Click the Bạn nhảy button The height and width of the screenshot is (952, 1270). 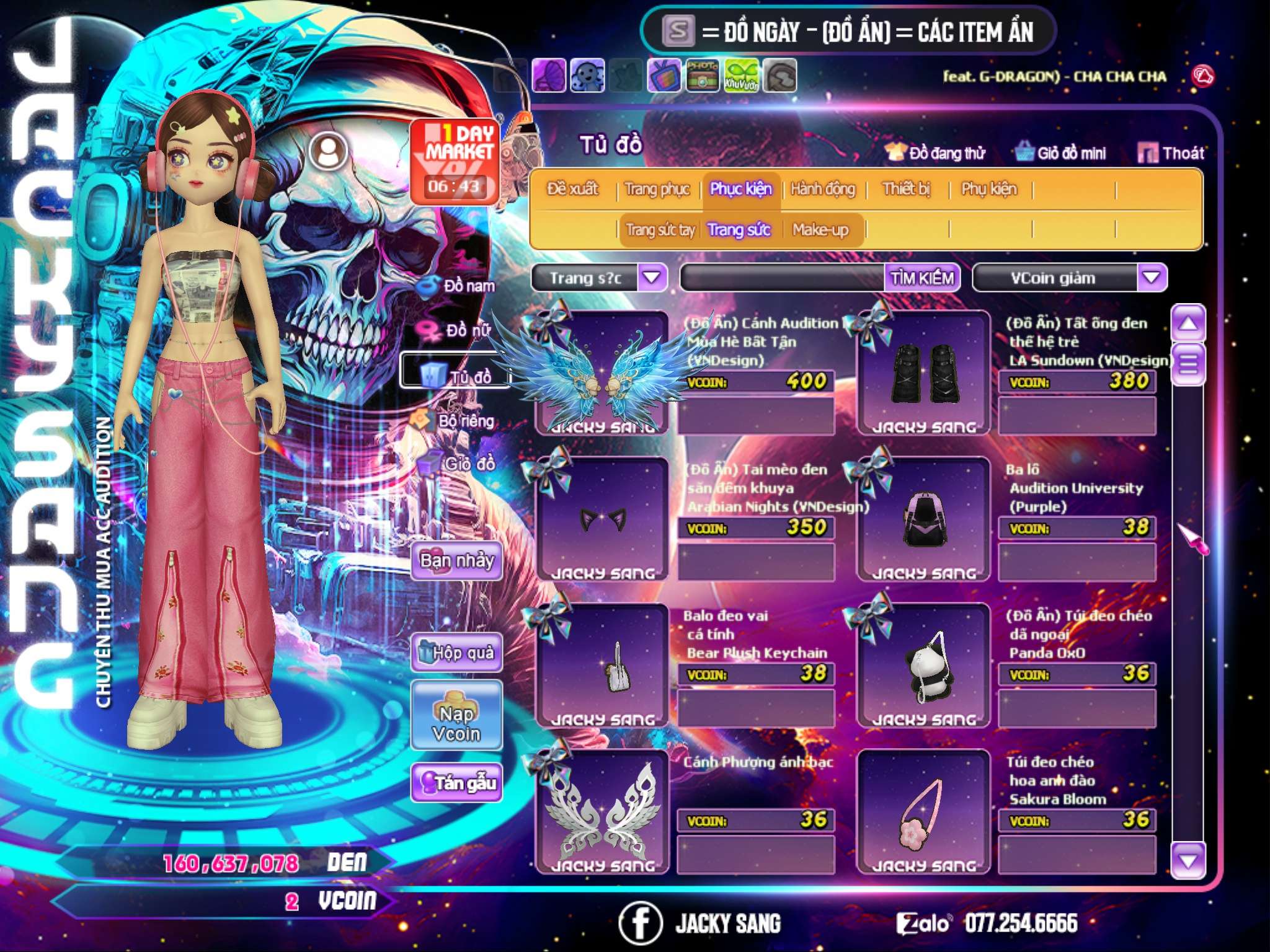tap(456, 561)
